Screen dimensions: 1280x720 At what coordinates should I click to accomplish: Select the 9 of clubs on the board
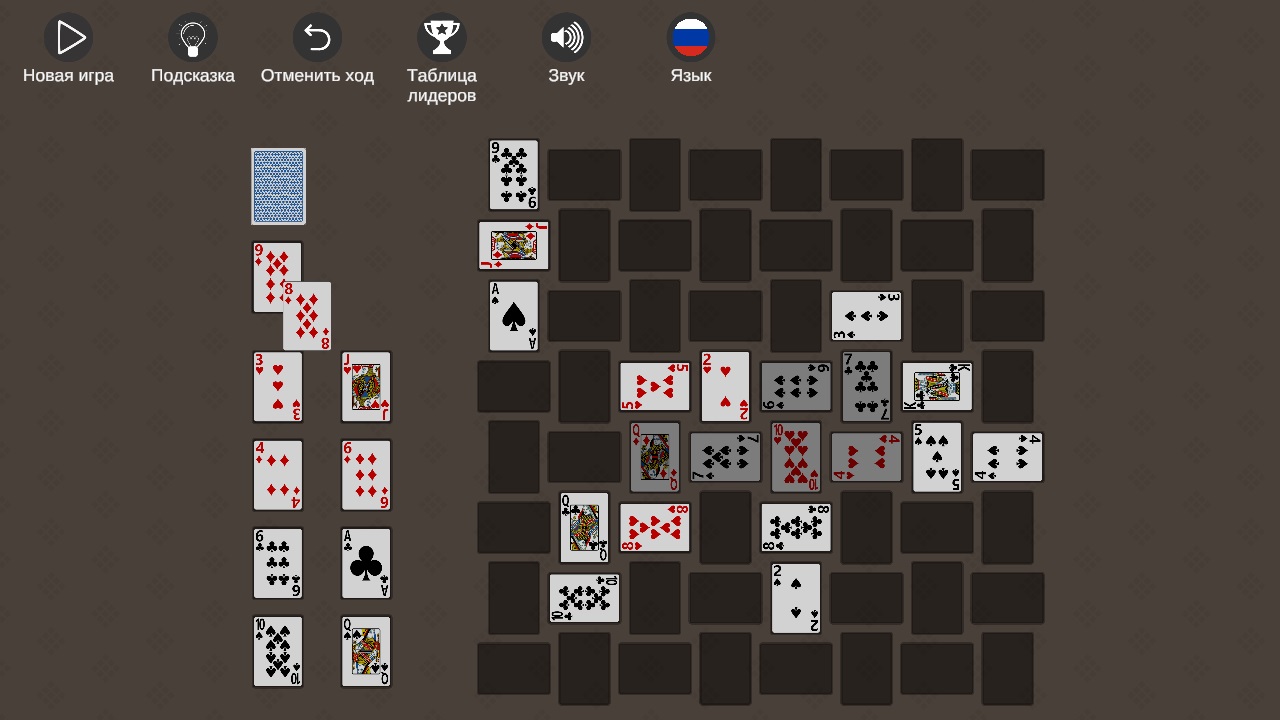pos(513,173)
